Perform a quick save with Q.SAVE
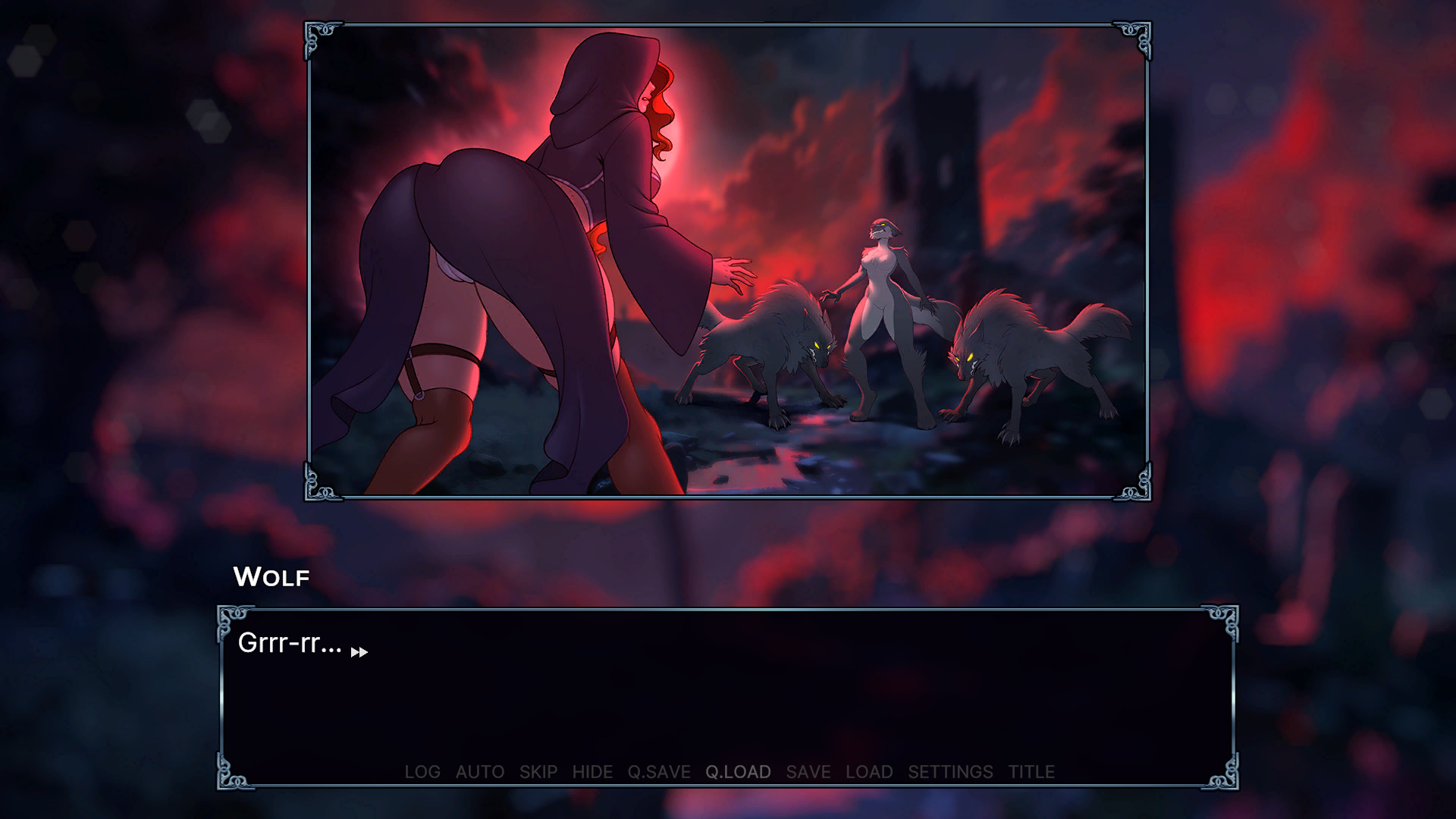1456x819 pixels. tap(657, 772)
